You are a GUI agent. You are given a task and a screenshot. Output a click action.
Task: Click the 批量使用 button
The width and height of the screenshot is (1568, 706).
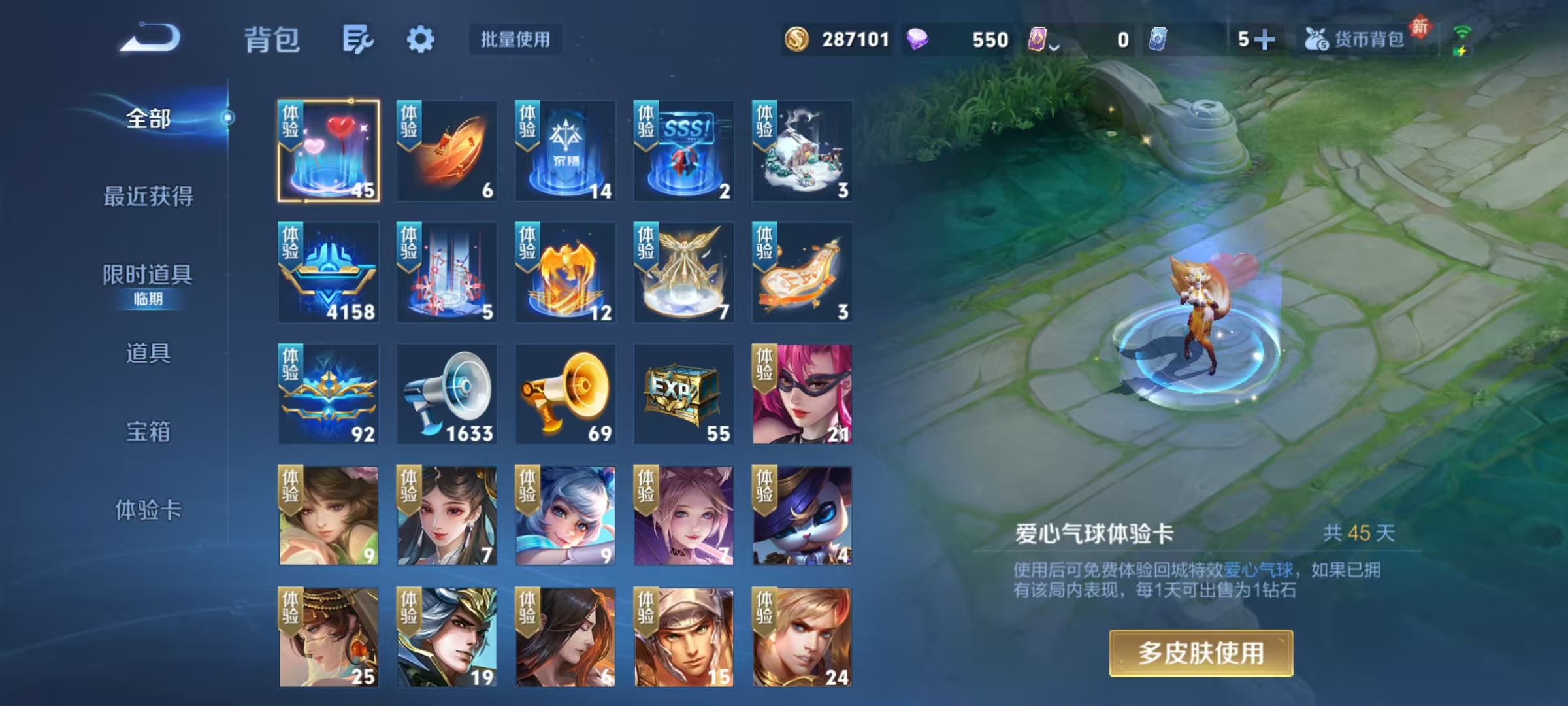coord(515,41)
